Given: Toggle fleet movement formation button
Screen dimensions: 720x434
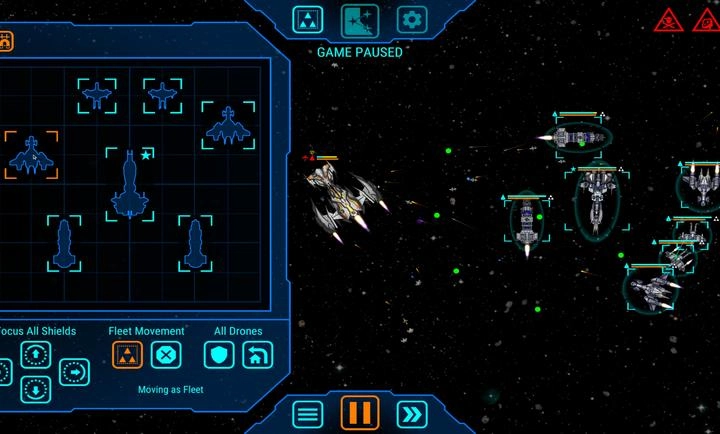Looking at the screenshot, I should pos(127,355).
